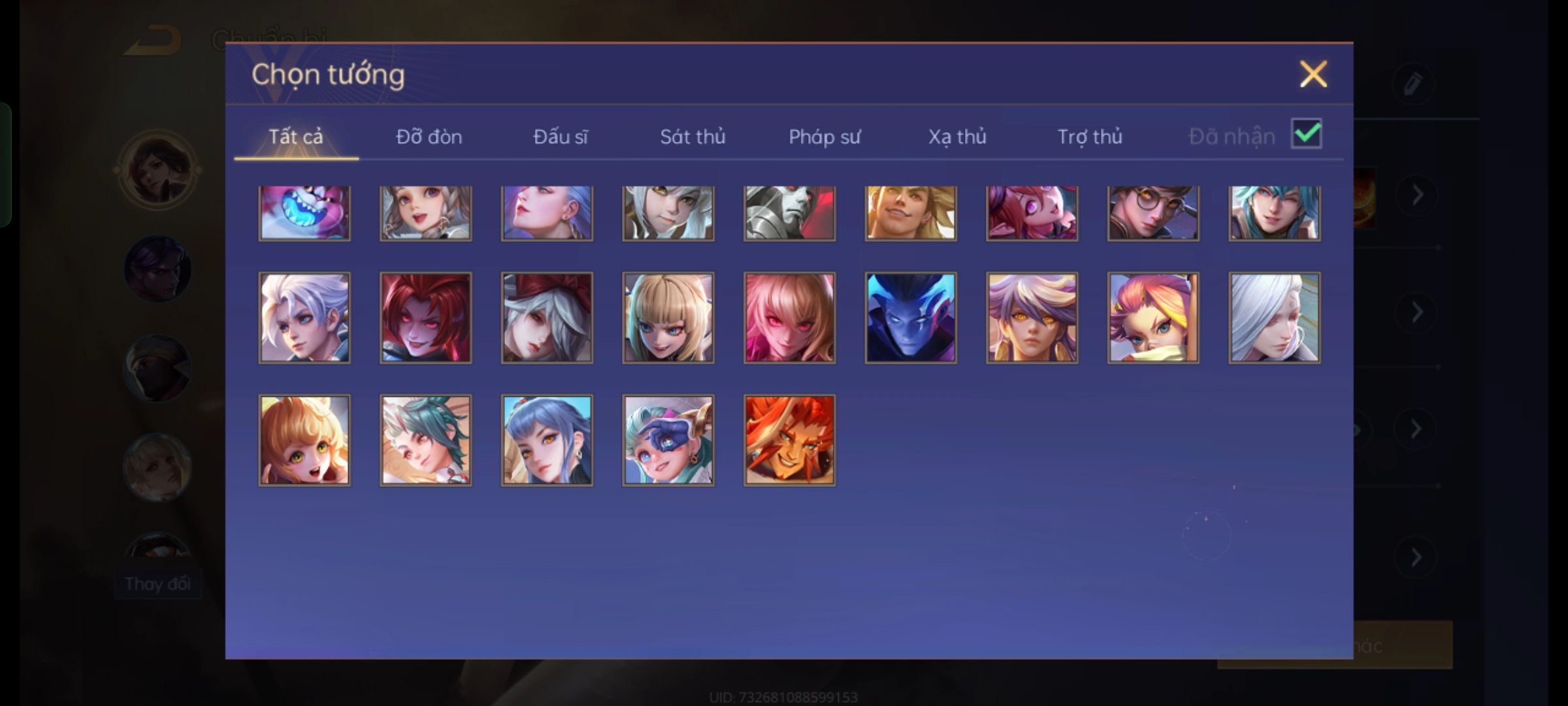Switch to the Đỡ đòn tab
Image resolution: width=1568 pixels, height=706 pixels.
click(x=429, y=137)
